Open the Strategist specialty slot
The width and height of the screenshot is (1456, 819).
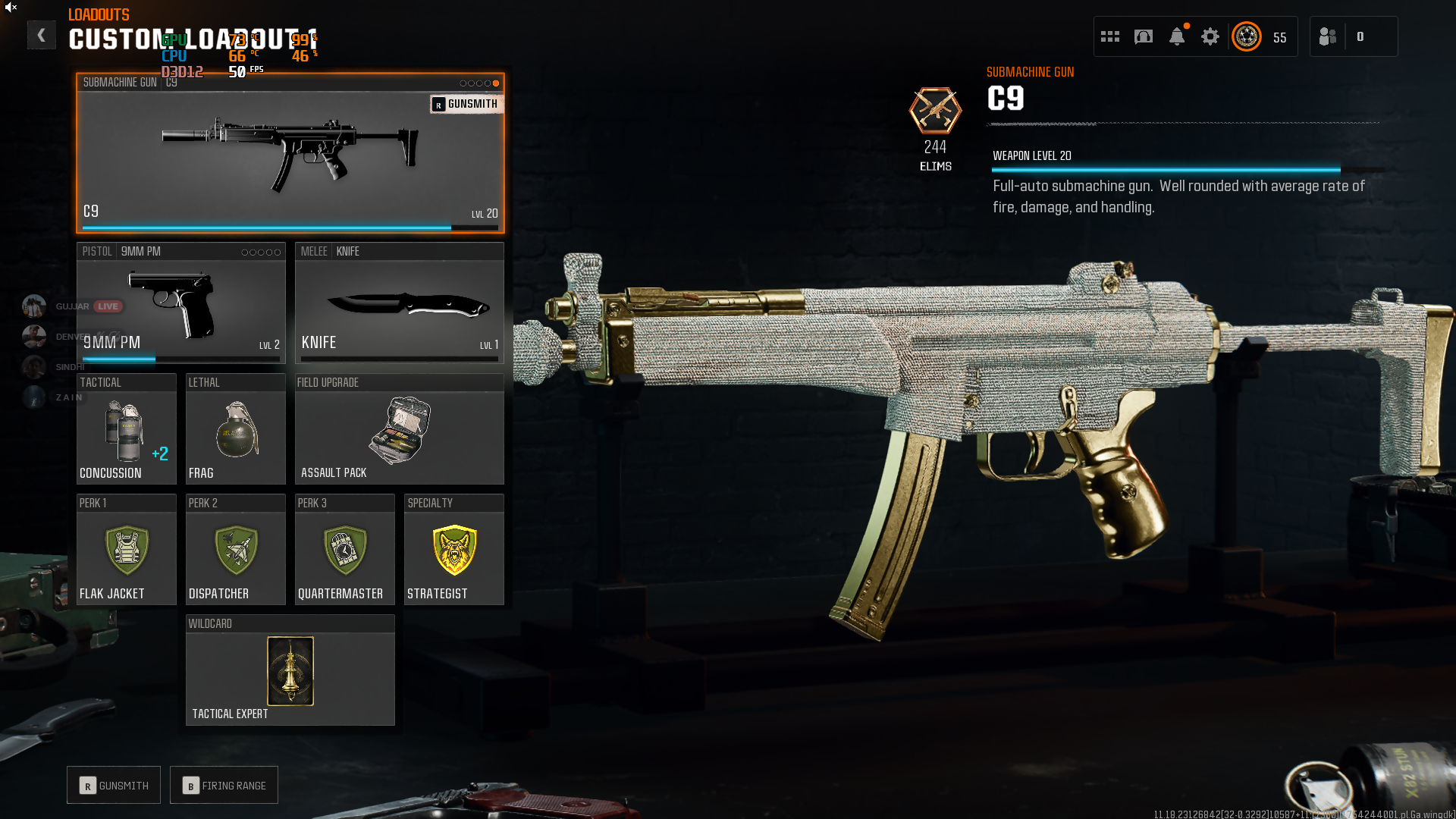coord(453,550)
